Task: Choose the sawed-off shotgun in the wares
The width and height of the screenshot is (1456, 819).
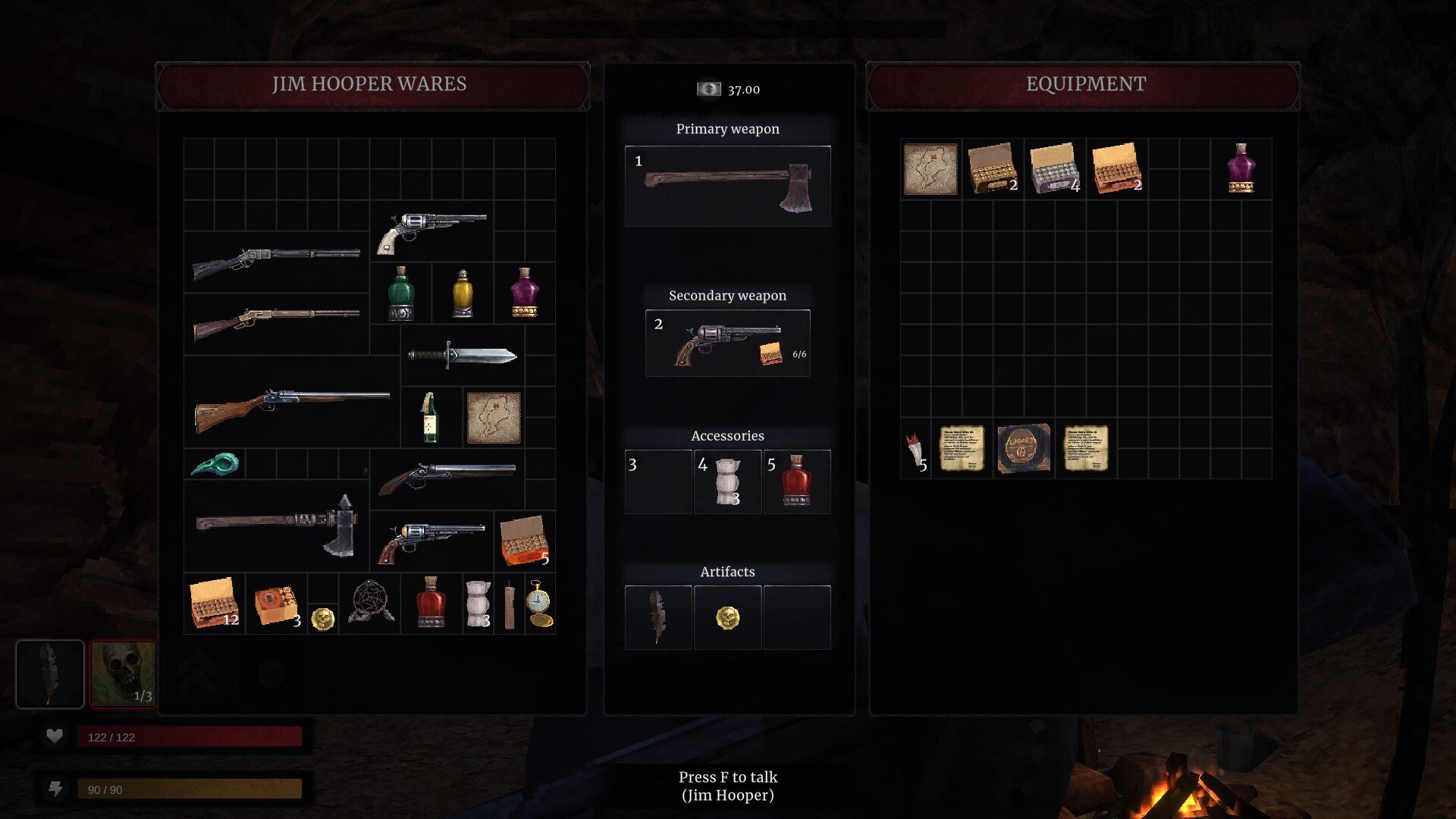Action: point(446,478)
